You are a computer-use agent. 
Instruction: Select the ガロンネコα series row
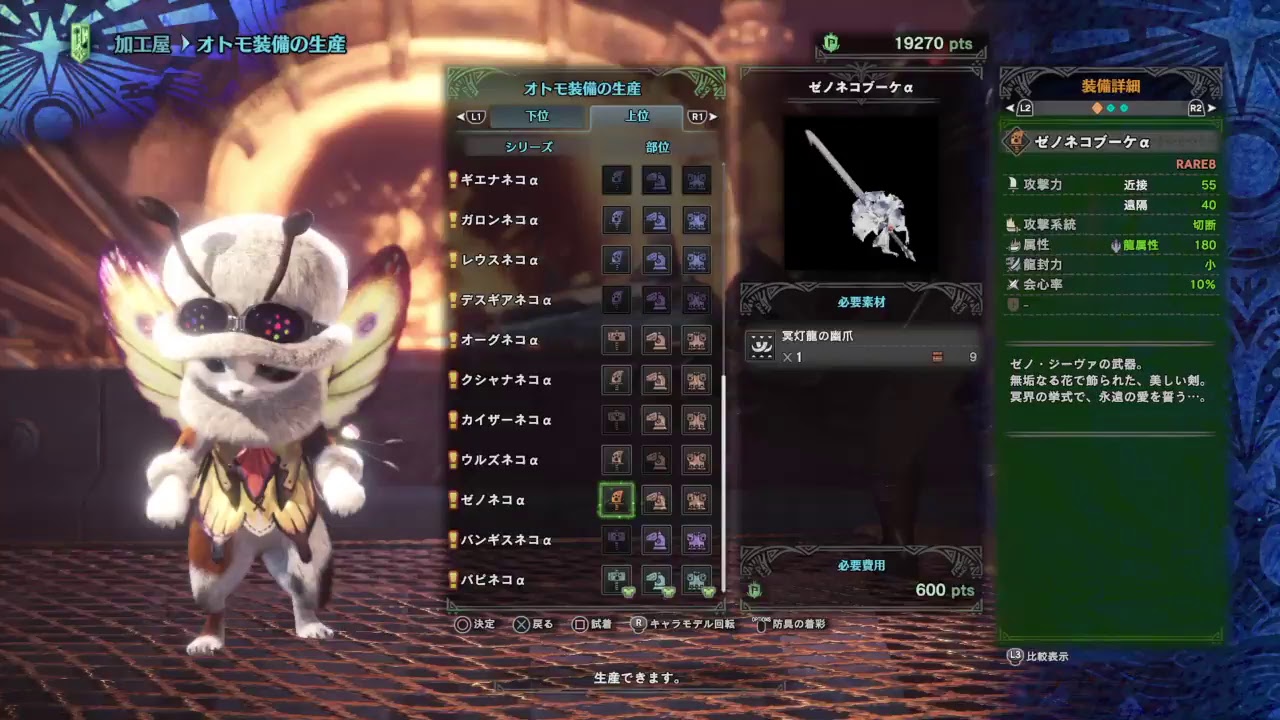[500, 220]
